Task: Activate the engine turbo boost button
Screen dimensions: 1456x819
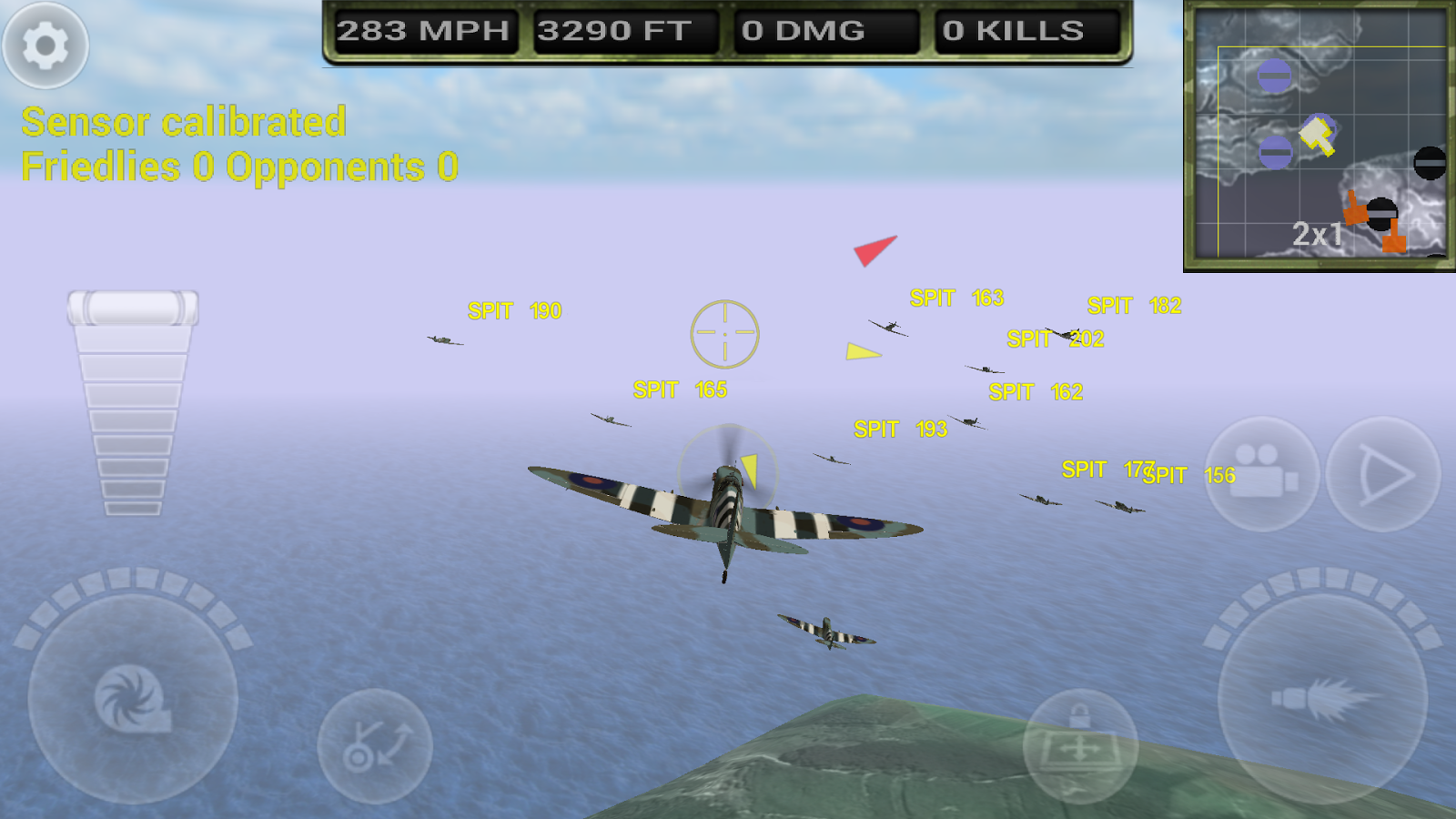Action: pyautogui.click(x=133, y=699)
